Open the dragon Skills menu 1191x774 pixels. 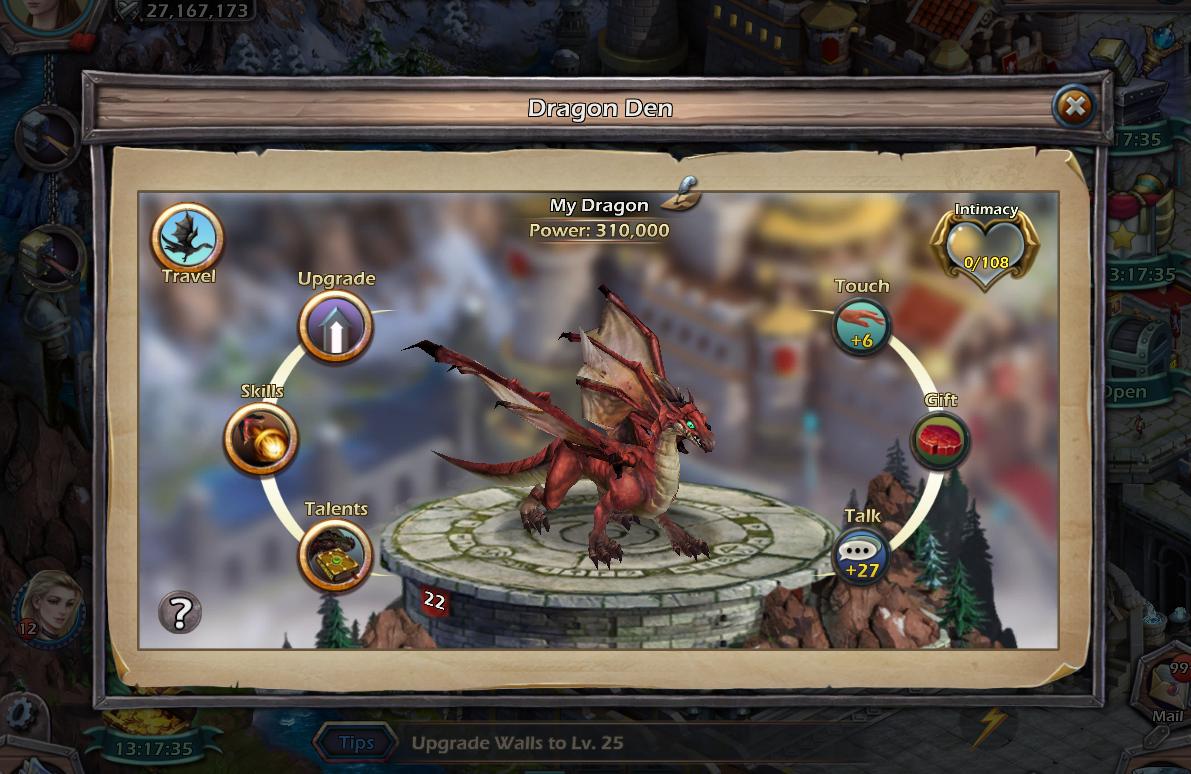(261, 438)
